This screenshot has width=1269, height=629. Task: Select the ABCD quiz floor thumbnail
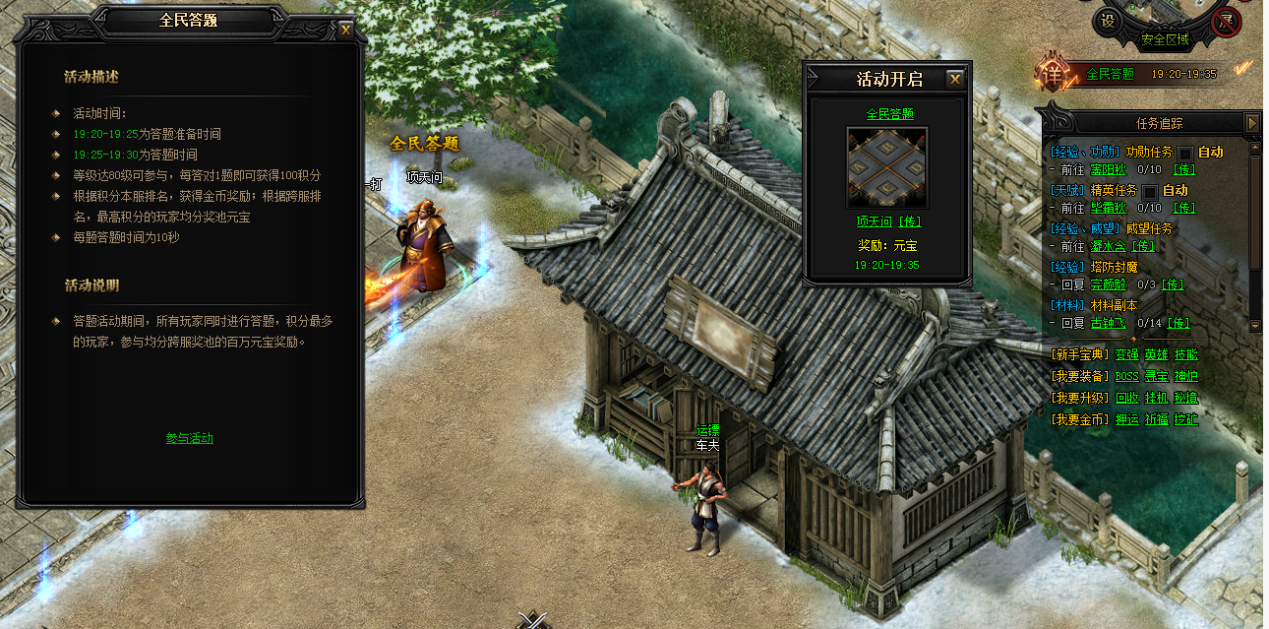point(887,167)
